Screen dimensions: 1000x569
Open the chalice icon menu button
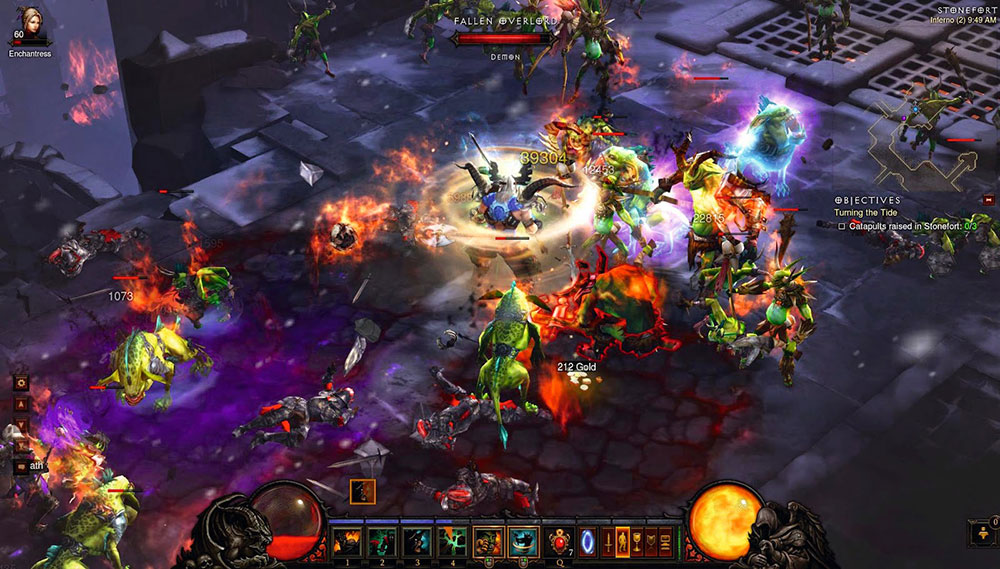(638, 541)
